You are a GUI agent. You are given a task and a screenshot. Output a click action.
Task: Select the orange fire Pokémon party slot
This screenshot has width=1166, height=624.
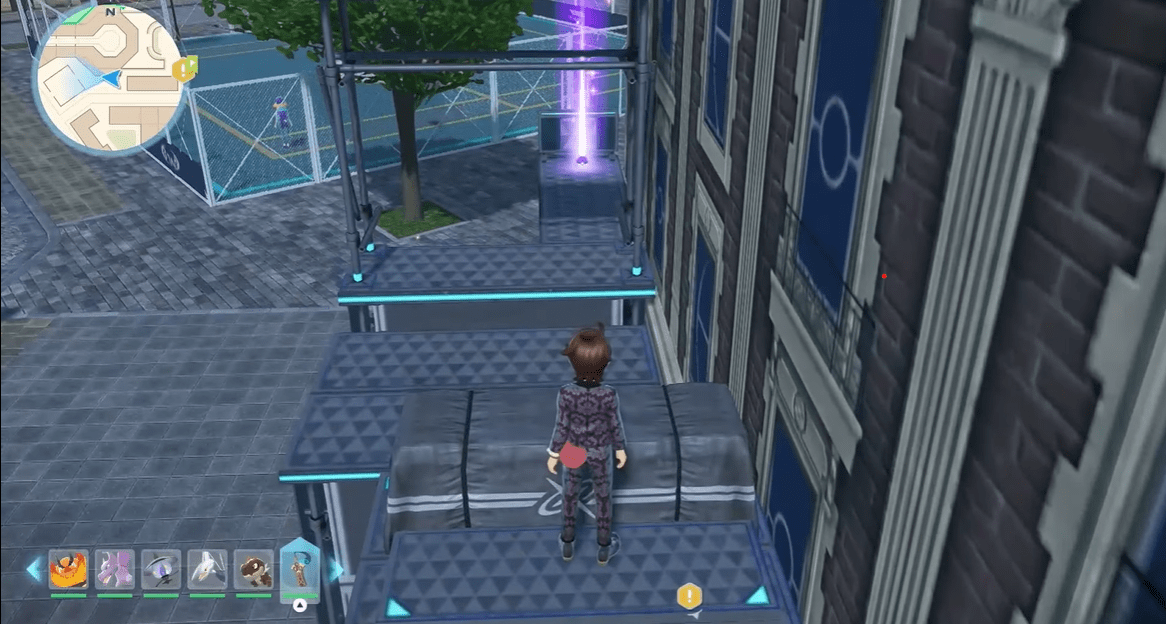(69, 570)
